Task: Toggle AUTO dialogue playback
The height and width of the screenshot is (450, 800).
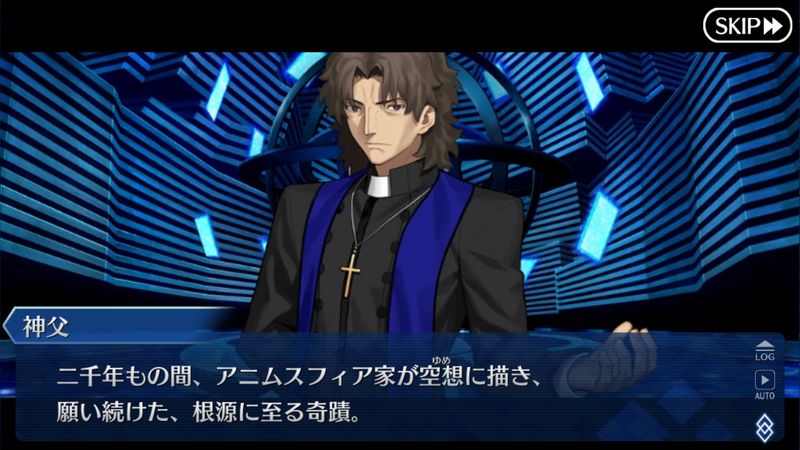Action: (x=764, y=385)
